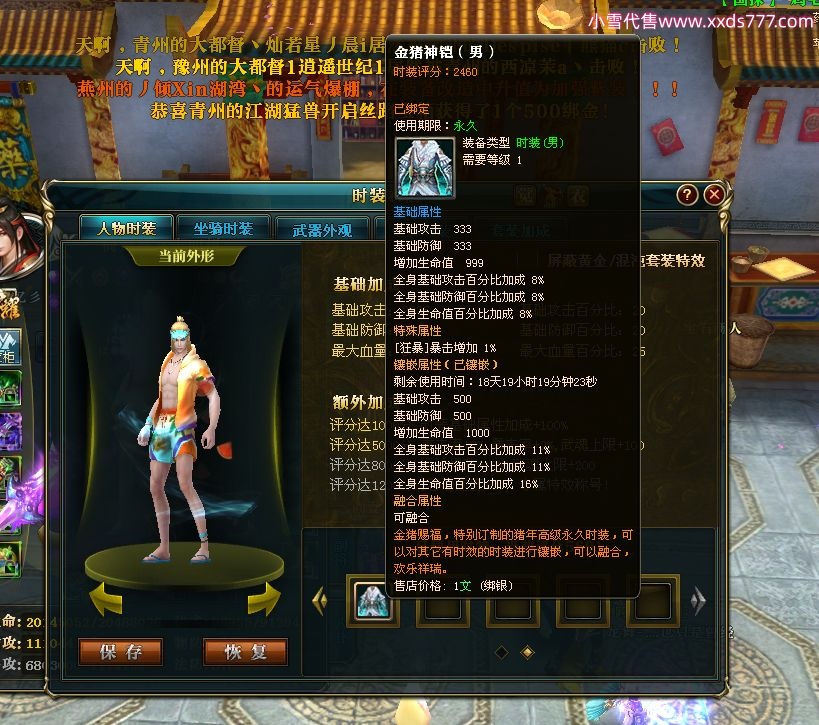Close the fashion (时装) window
The width and height of the screenshot is (819, 725).
coord(714,195)
